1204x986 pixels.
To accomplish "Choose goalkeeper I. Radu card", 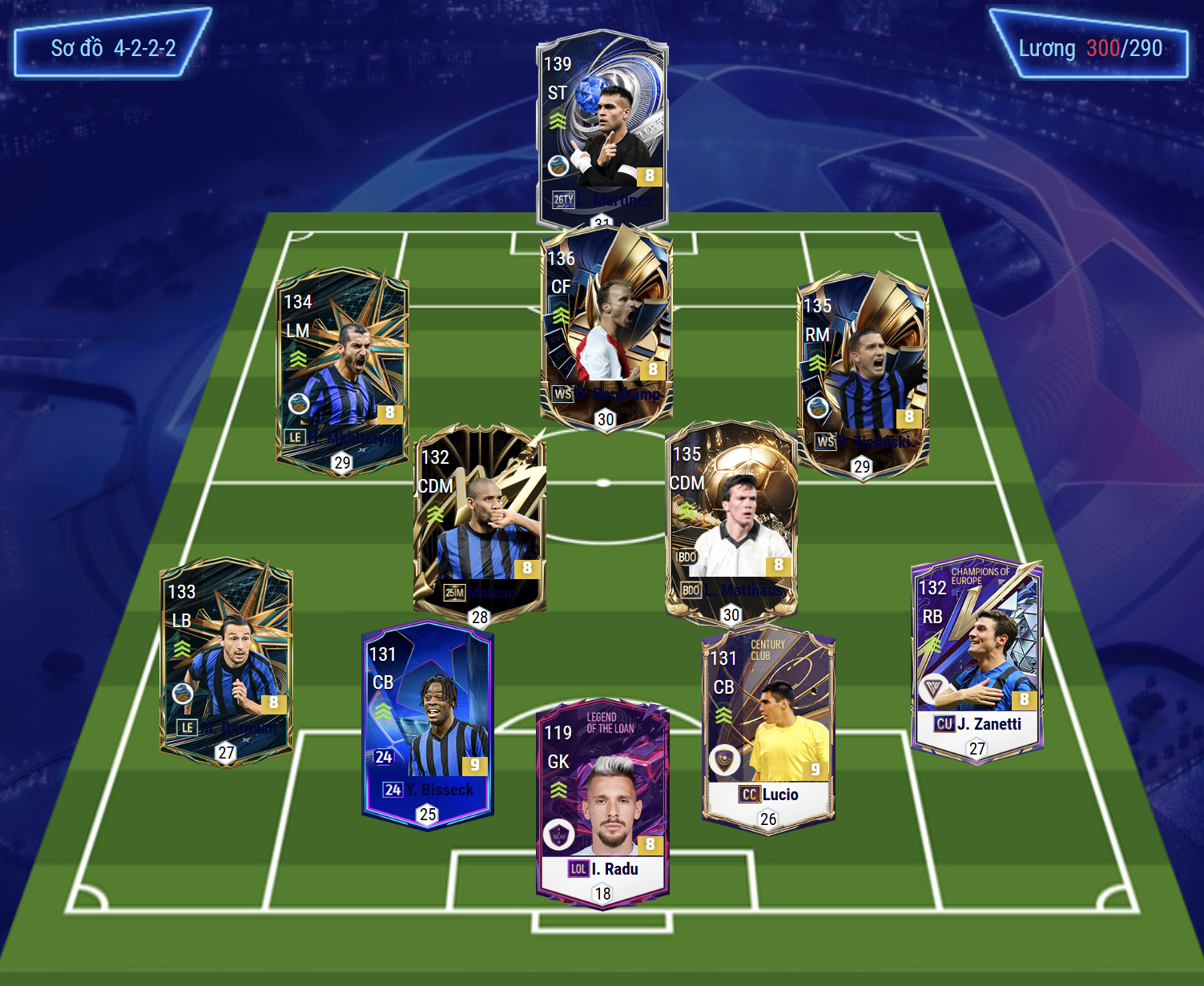I will tap(602, 802).
